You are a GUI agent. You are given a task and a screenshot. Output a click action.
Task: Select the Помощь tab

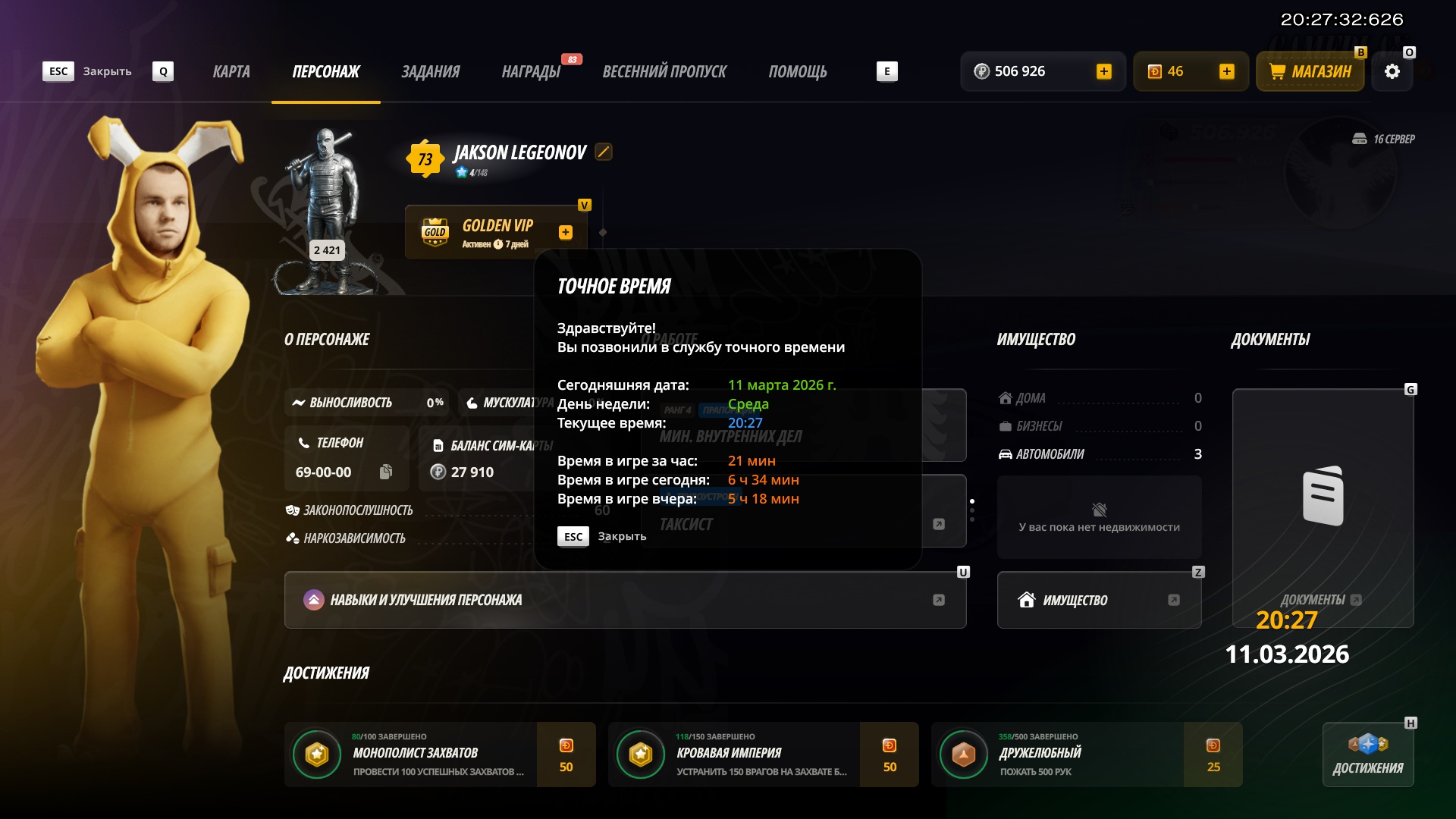(x=797, y=72)
